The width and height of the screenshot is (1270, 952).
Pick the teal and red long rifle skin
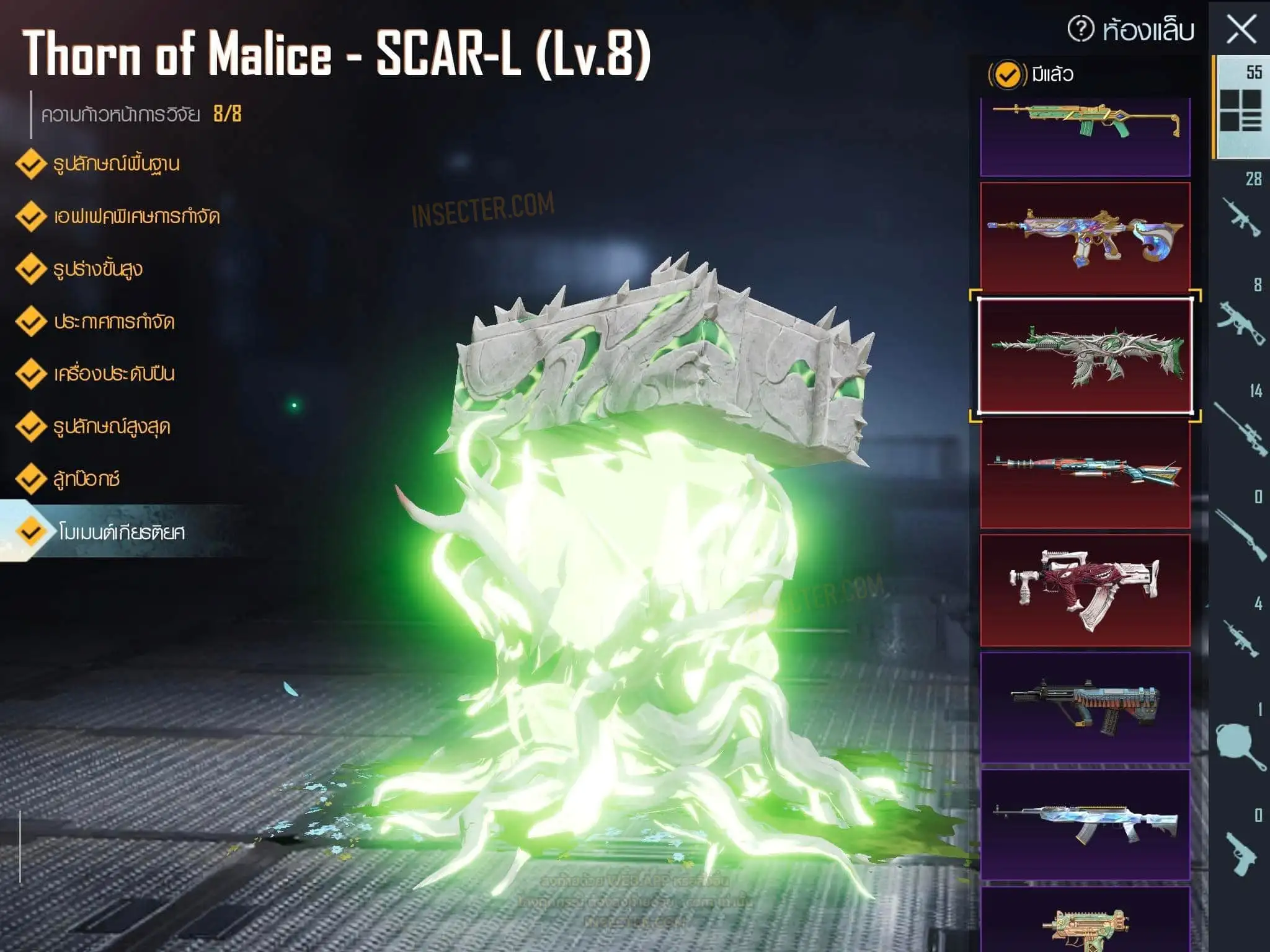(1085, 472)
